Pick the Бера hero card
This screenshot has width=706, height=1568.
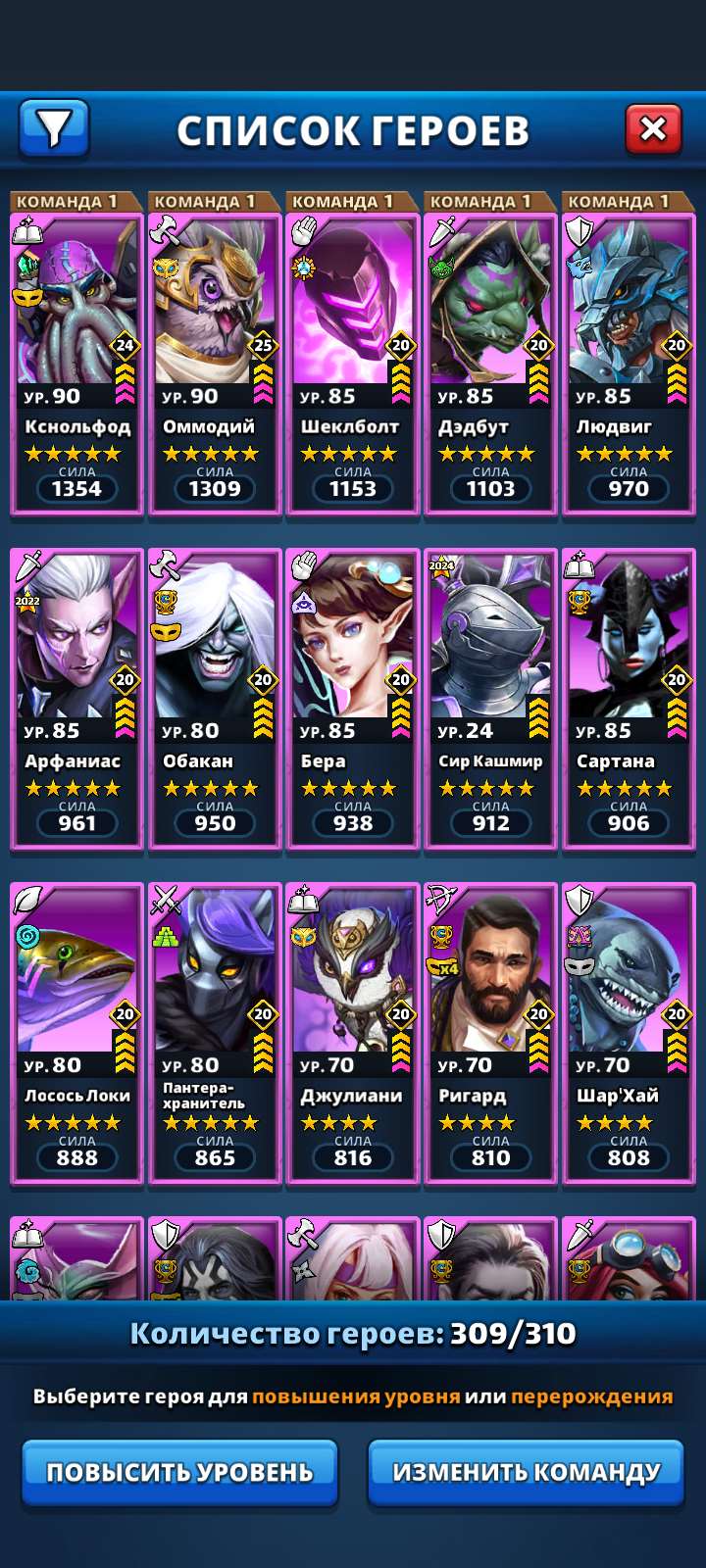click(353, 697)
